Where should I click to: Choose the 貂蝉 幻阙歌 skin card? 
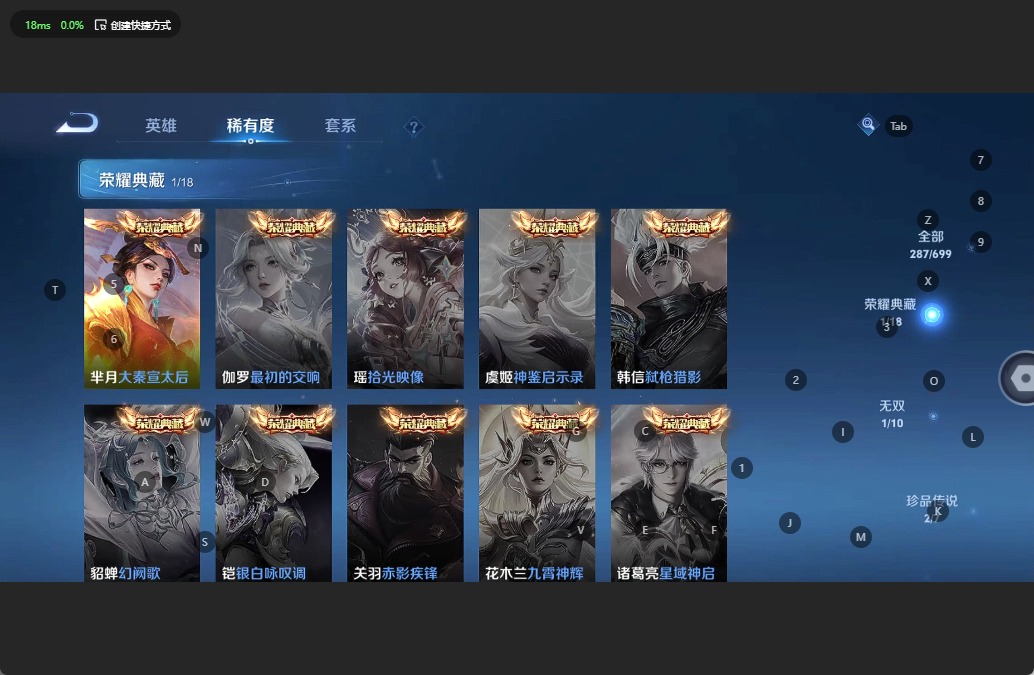point(142,493)
